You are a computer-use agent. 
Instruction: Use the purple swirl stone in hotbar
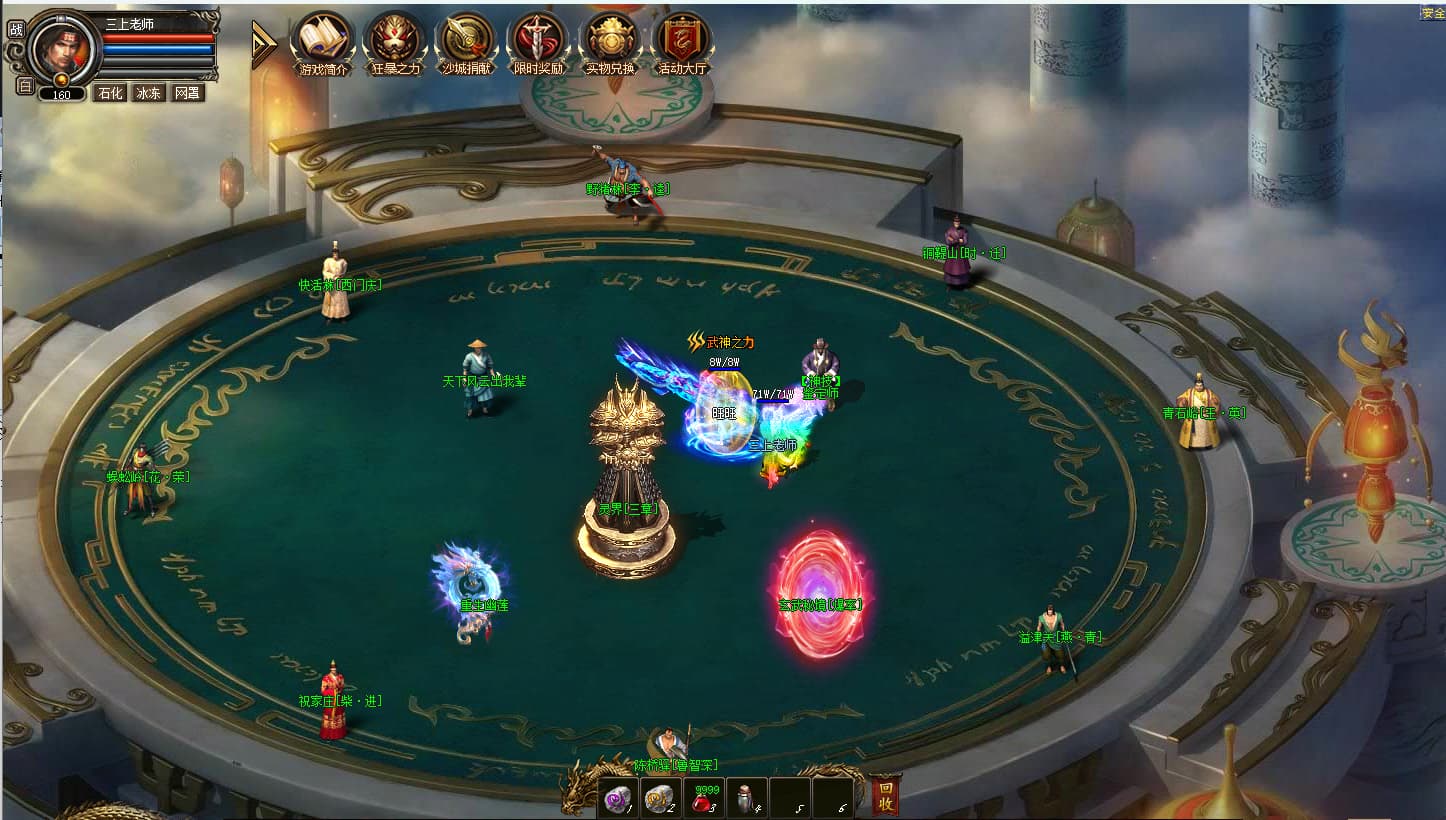[x=618, y=798]
